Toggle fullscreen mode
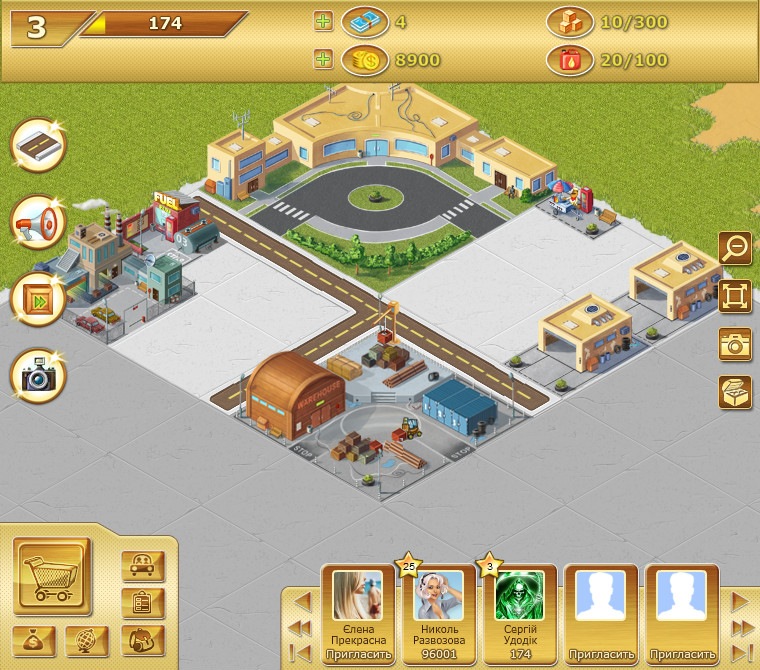Screen dimensions: 760x670 (735, 295)
